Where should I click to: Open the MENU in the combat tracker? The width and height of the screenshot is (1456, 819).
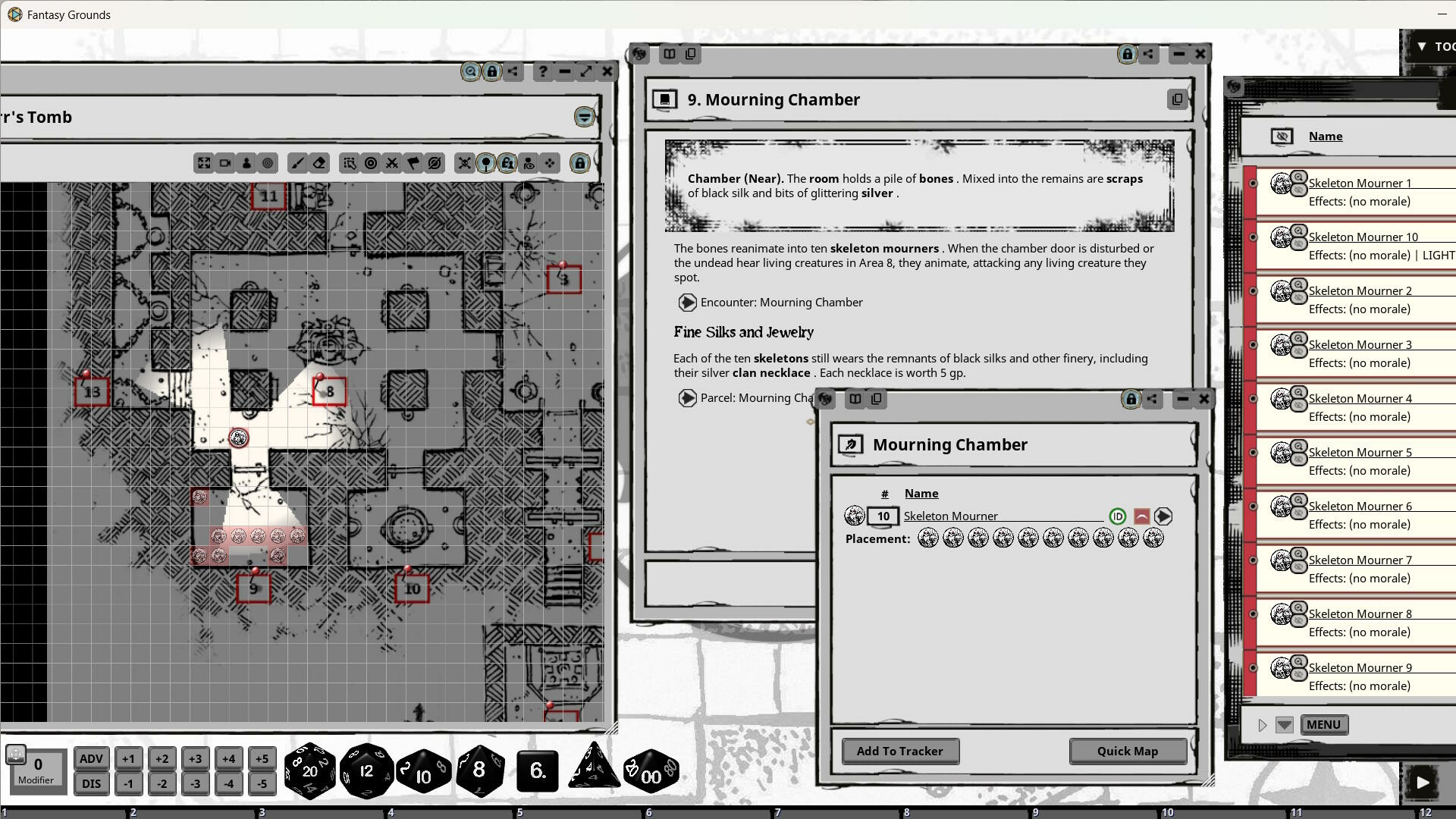tap(1323, 724)
